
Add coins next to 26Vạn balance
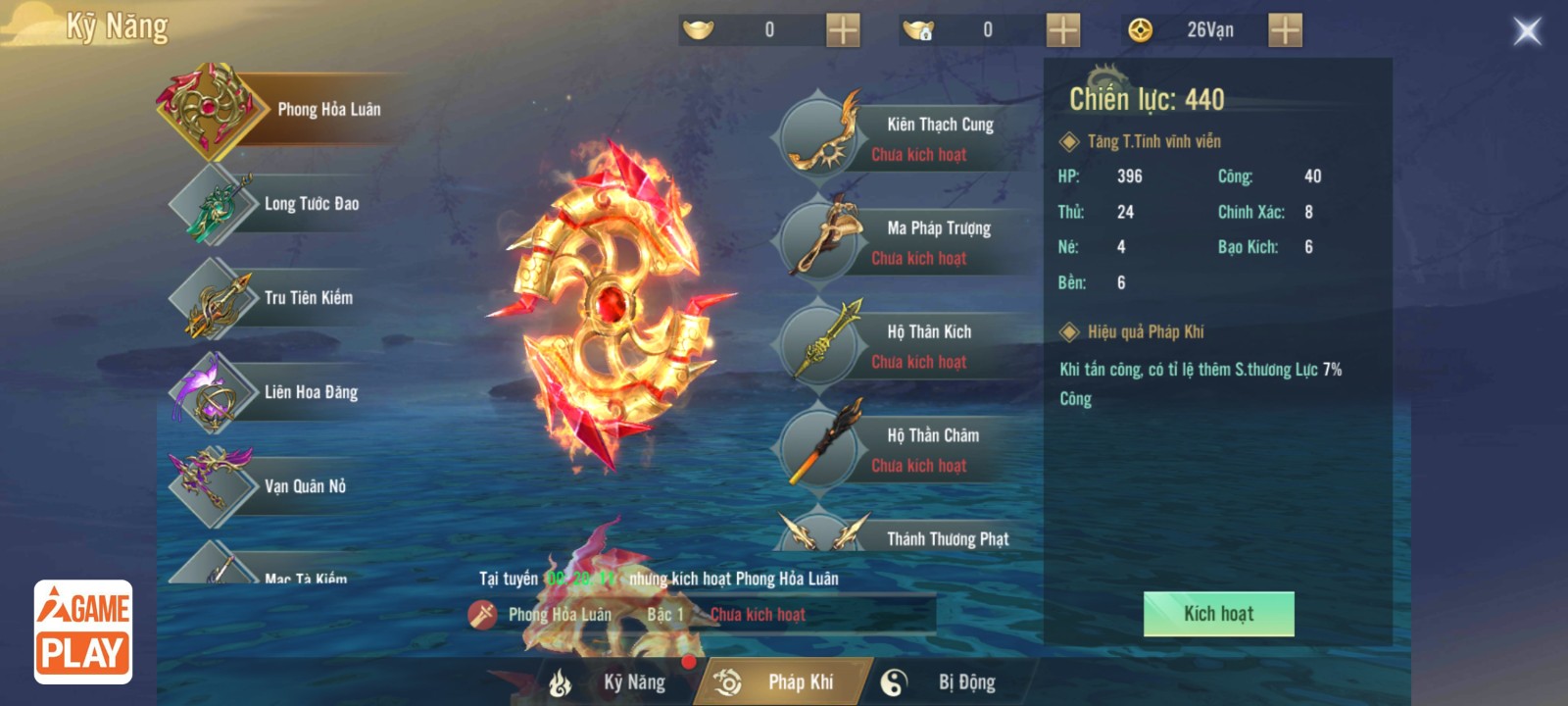[1285, 30]
